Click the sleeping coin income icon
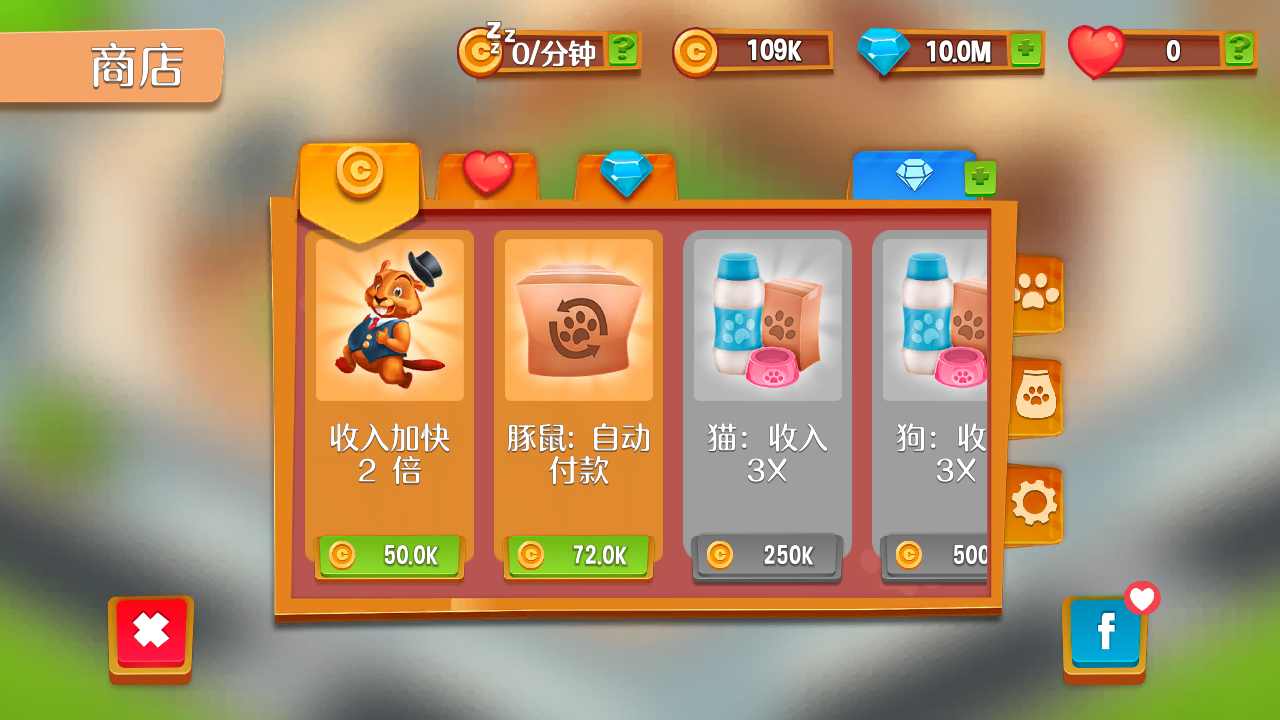The height and width of the screenshot is (720, 1280). pyautogui.click(x=480, y=52)
